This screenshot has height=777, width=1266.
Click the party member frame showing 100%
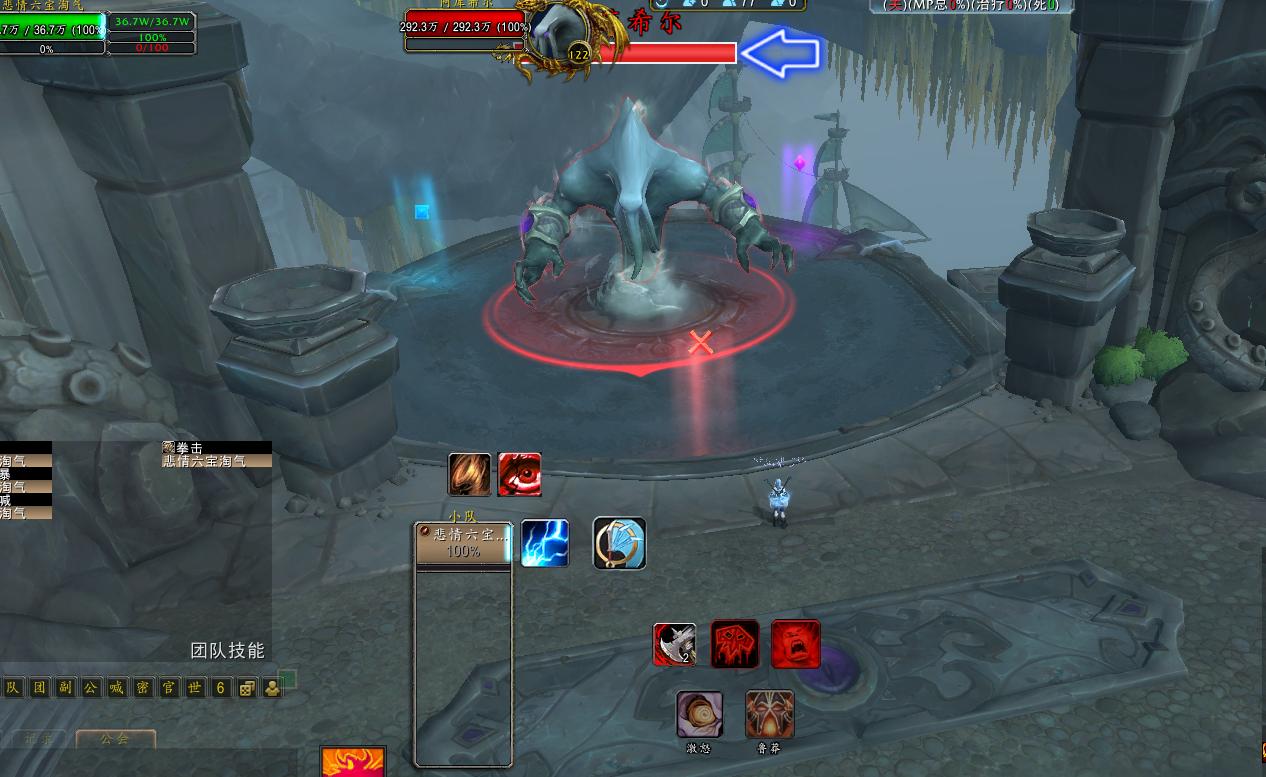463,543
